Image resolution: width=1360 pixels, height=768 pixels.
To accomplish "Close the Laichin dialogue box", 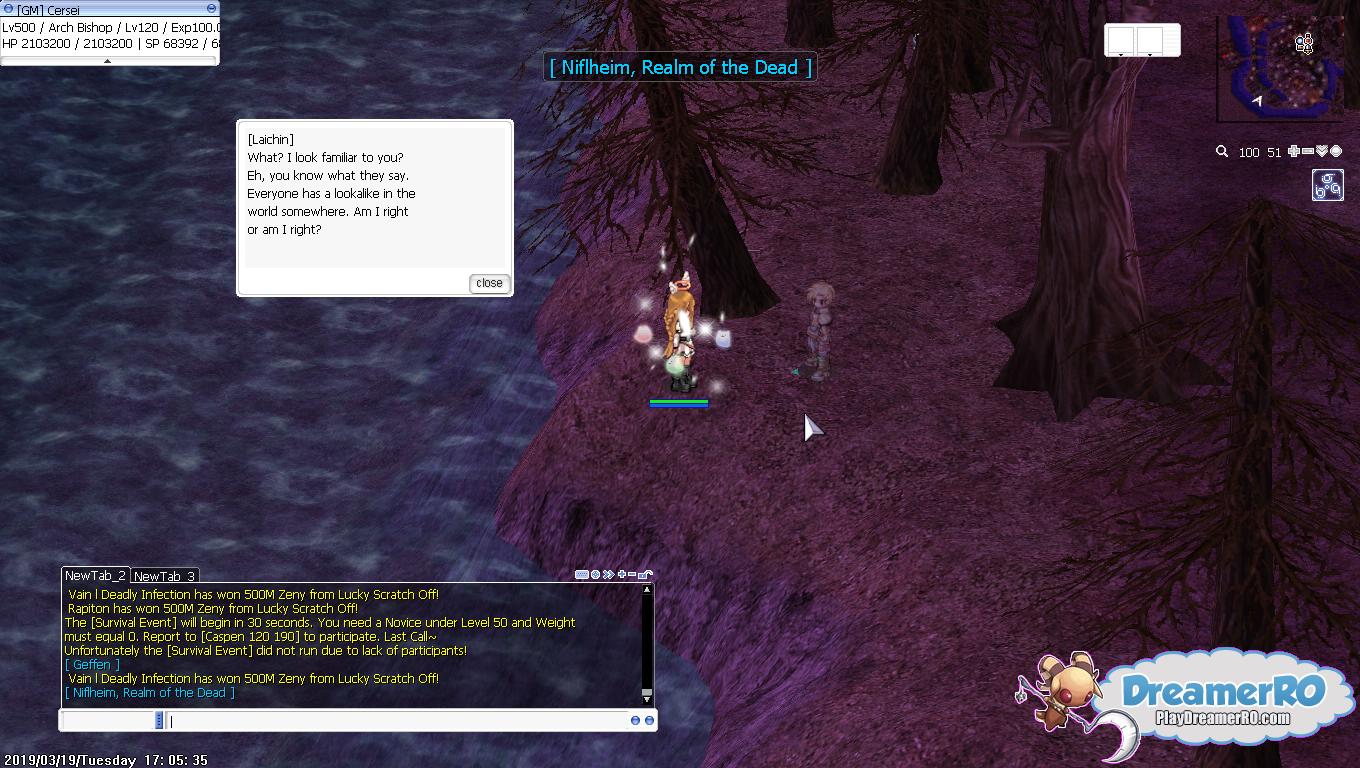I will [x=489, y=283].
